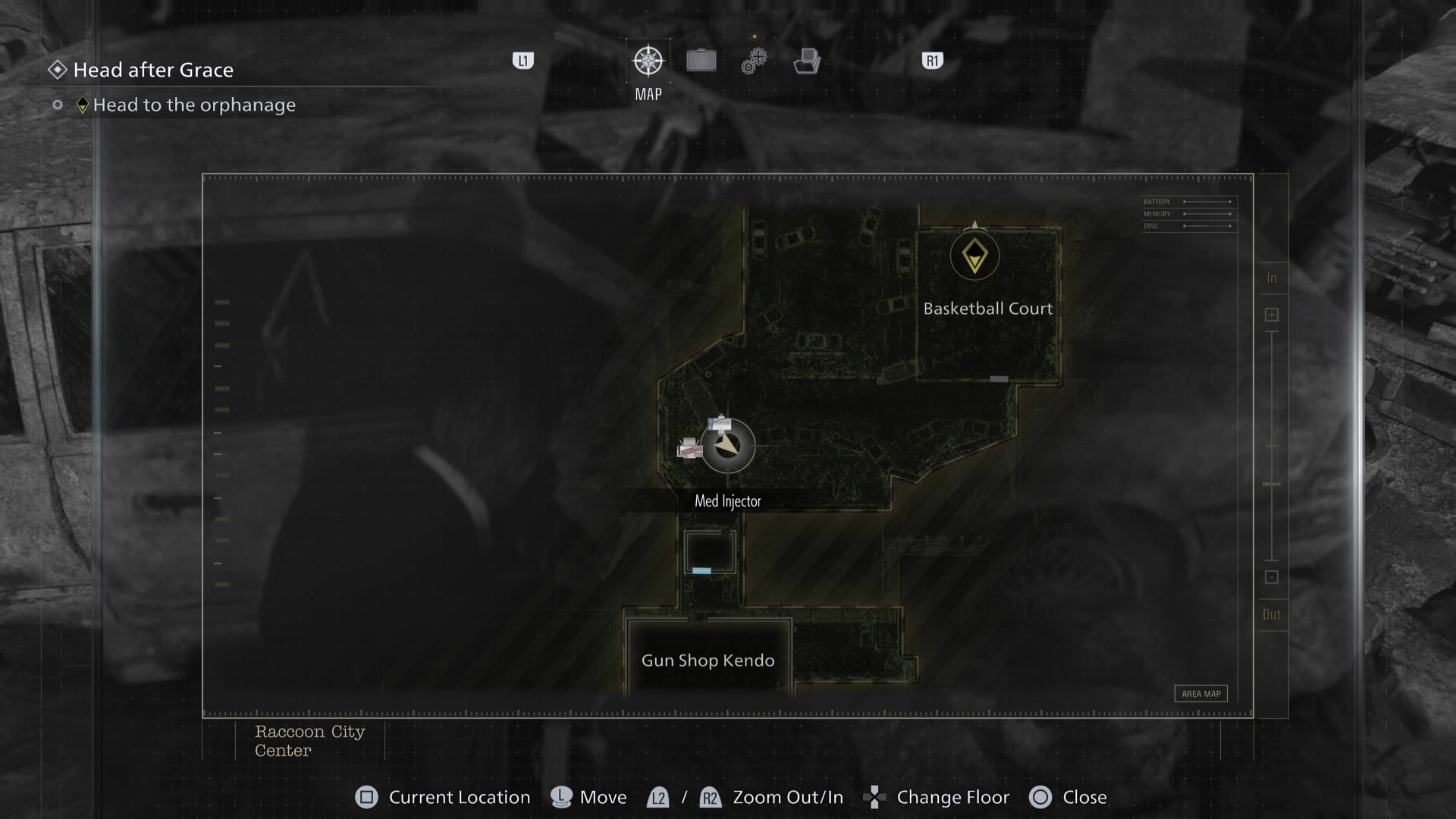Switch to the gears crafting tab
Image resolution: width=1456 pixels, height=819 pixels.
coord(754,61)
